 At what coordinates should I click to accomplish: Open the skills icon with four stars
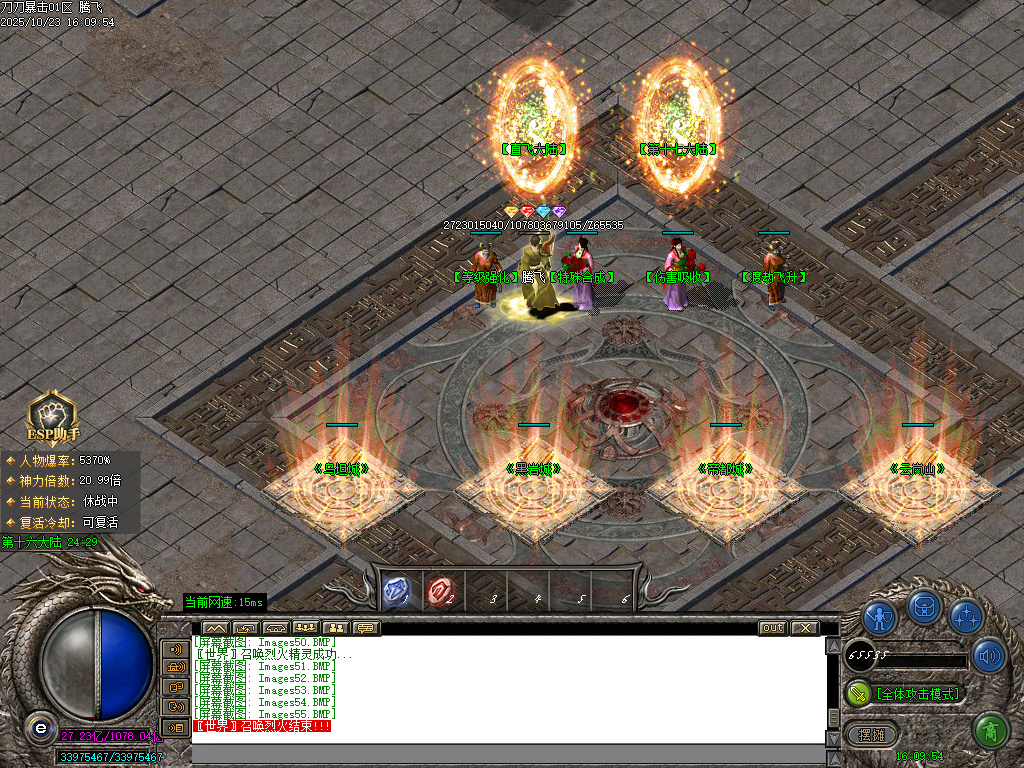[967, 617]
